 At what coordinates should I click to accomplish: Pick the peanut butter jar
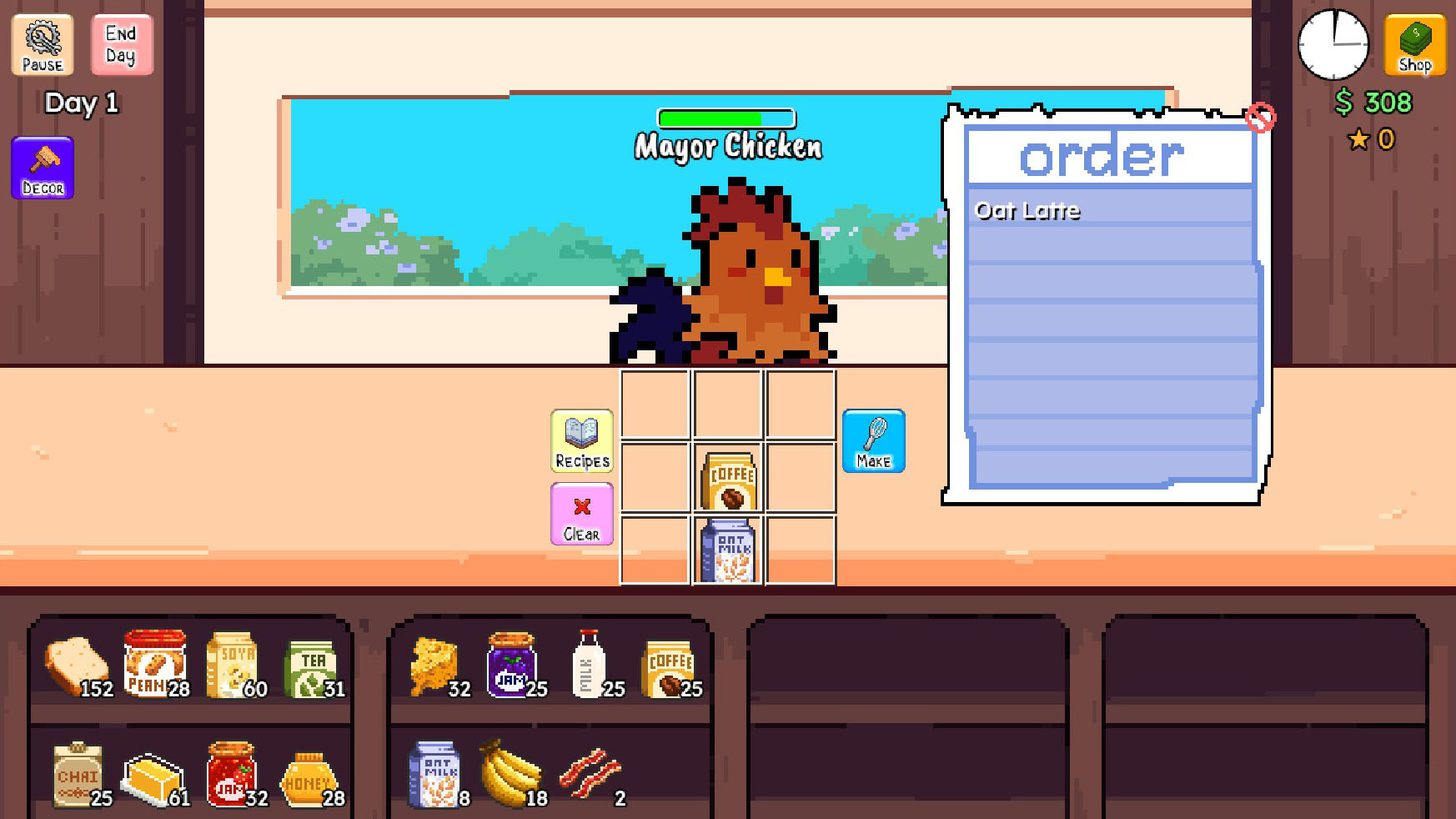pos(154,664)
